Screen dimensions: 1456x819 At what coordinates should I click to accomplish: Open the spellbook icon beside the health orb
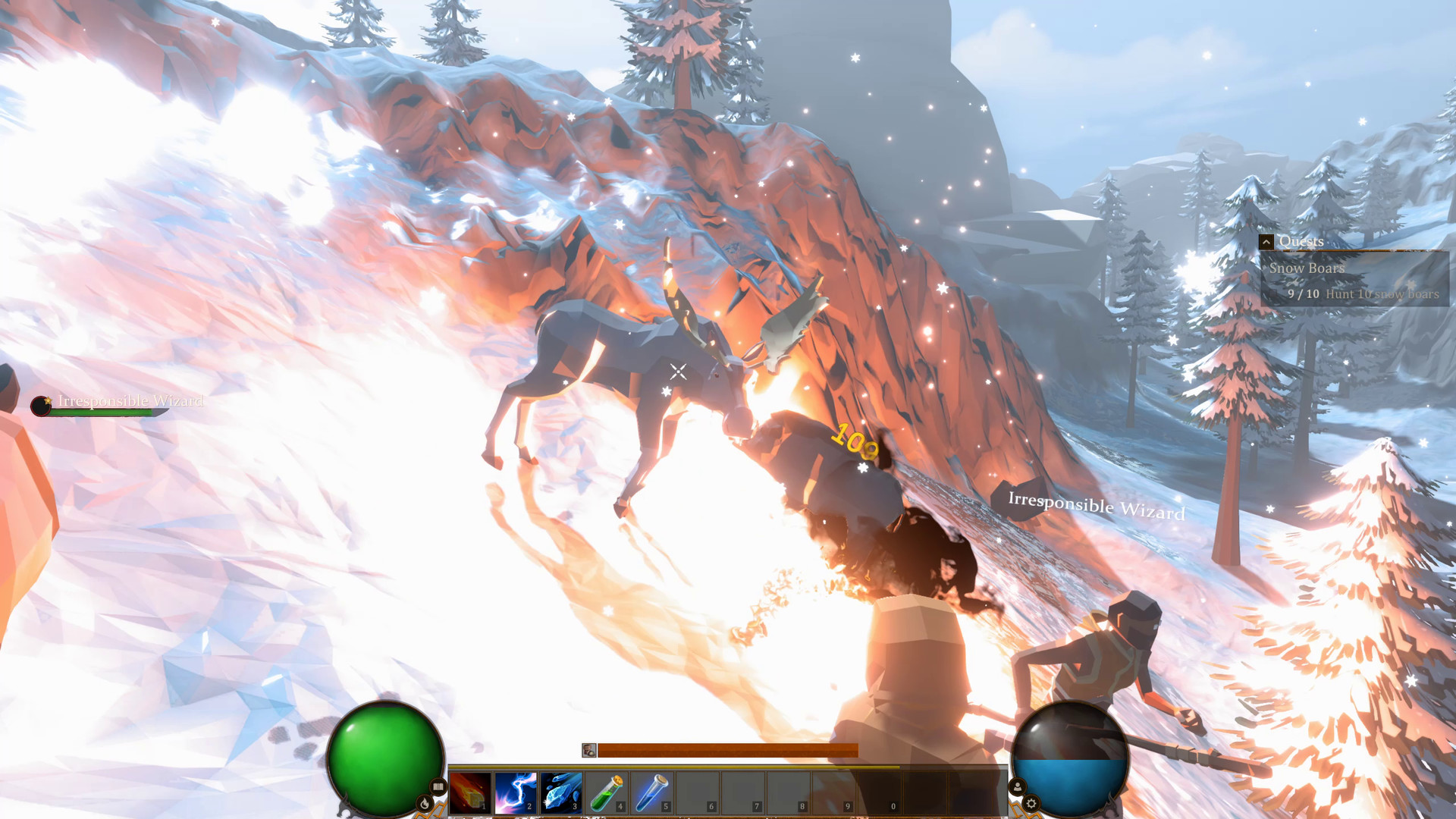438,787
